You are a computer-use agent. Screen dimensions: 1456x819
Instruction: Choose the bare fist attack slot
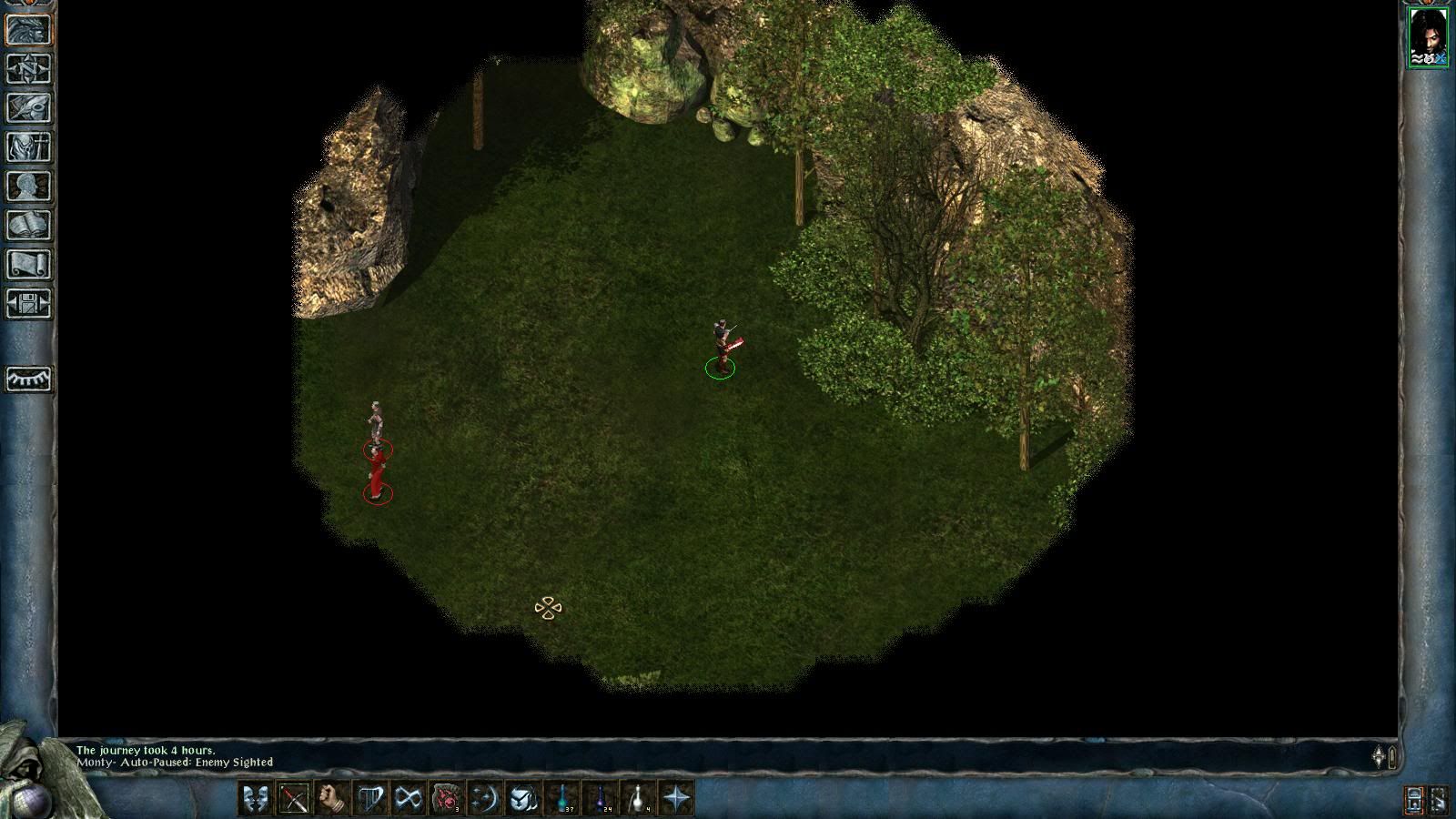pos(332,799)
